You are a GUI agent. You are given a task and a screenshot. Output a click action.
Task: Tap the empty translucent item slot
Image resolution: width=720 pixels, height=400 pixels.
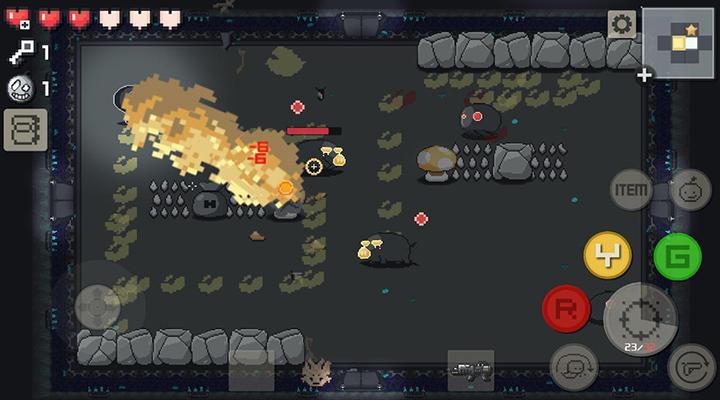coord(251,370)
